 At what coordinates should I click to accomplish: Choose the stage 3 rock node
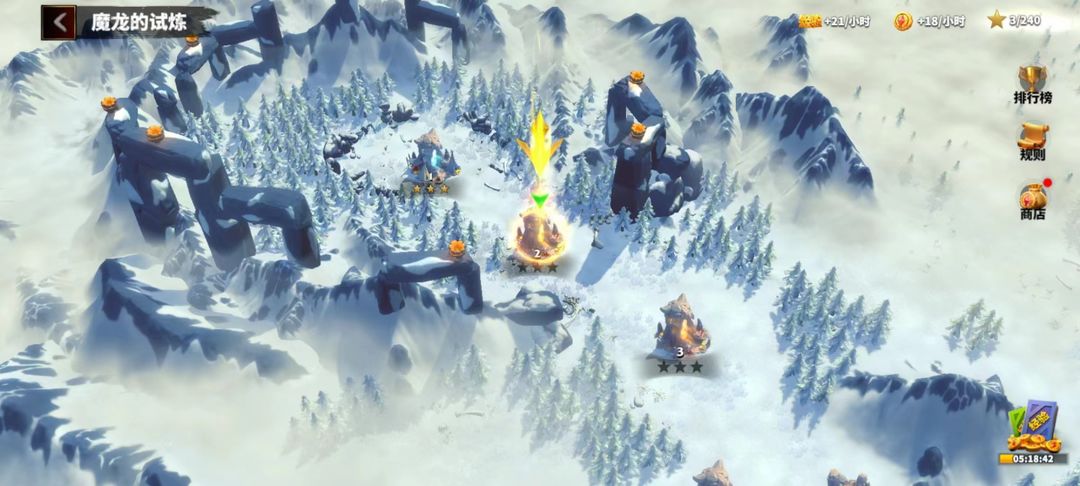click(680, 329)
